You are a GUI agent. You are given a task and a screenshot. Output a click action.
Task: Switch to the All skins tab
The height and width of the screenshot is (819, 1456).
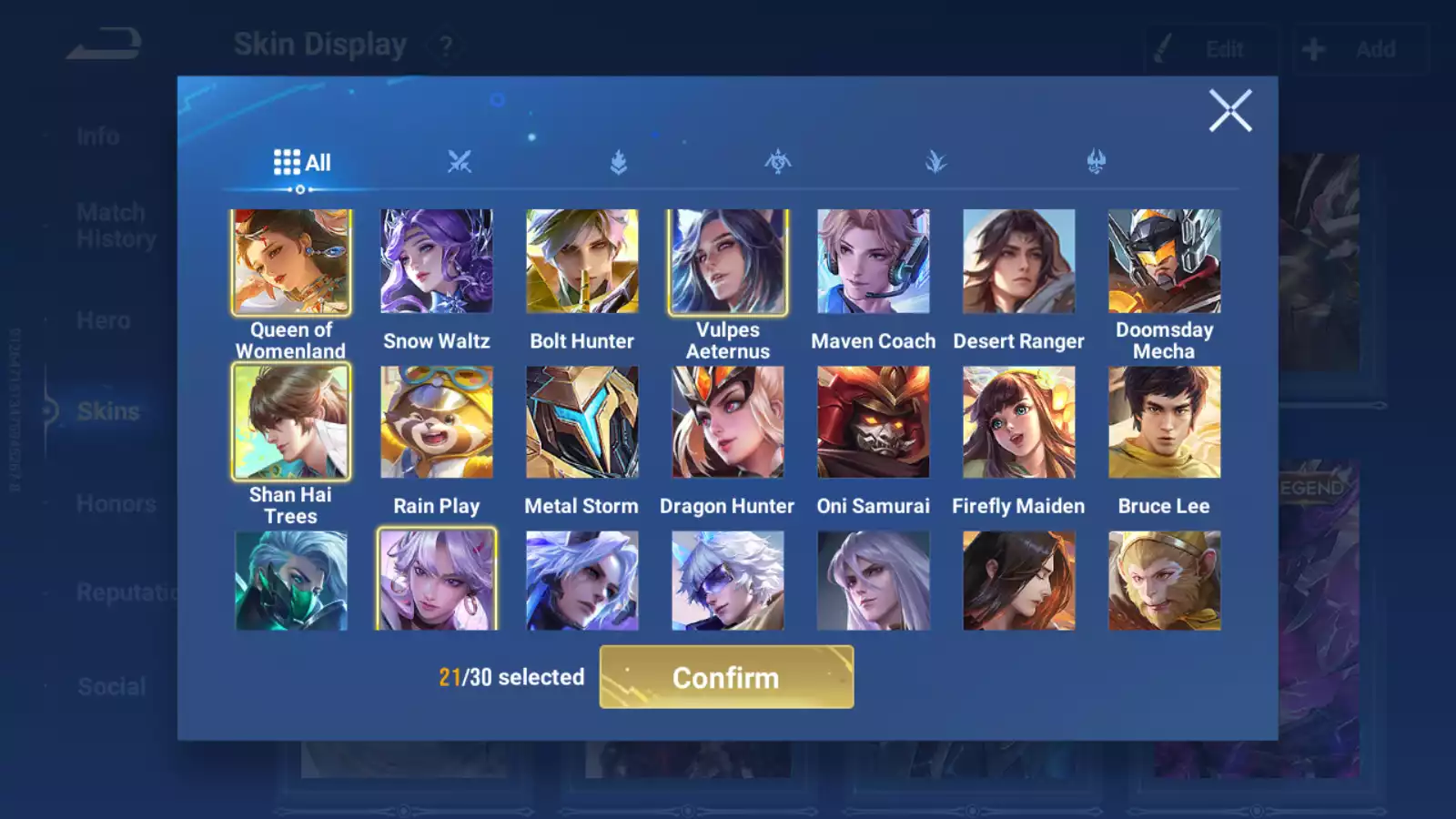pyautogui.click(x=302, y=163)
